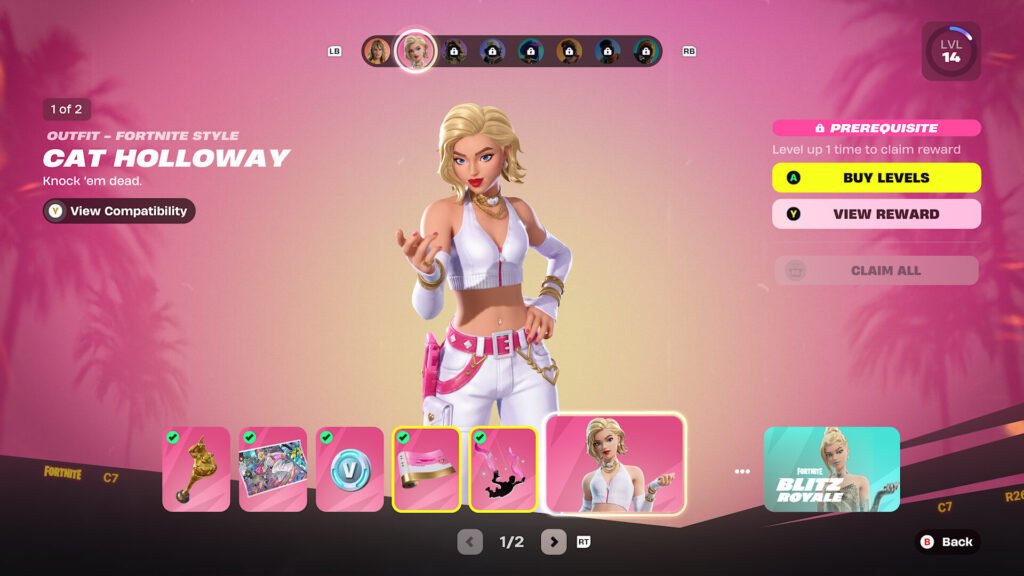Select the highlighted blonde Cat Holloway portrait

point(415,51)
